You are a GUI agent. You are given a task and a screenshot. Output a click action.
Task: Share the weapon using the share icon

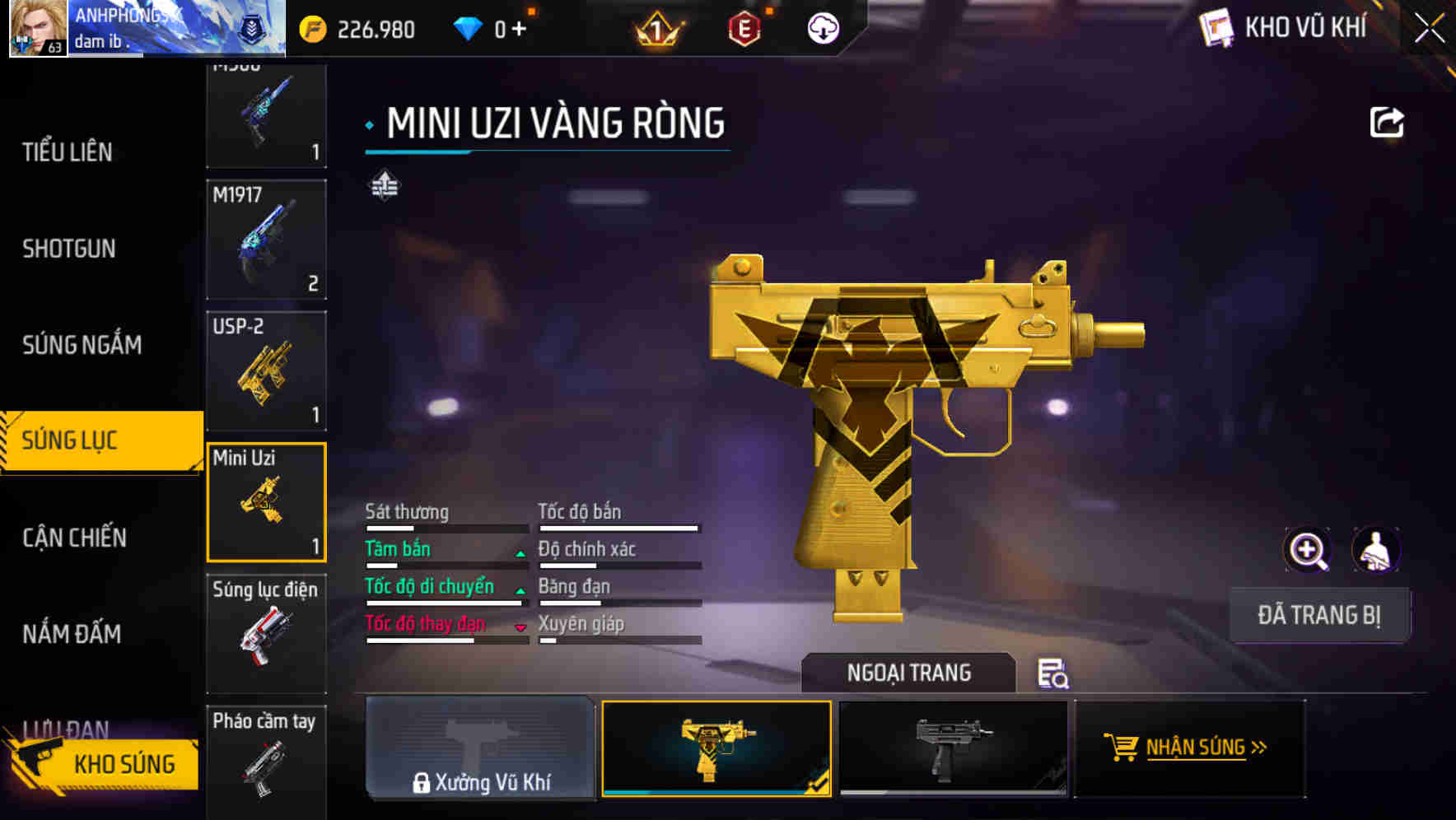1386,123
